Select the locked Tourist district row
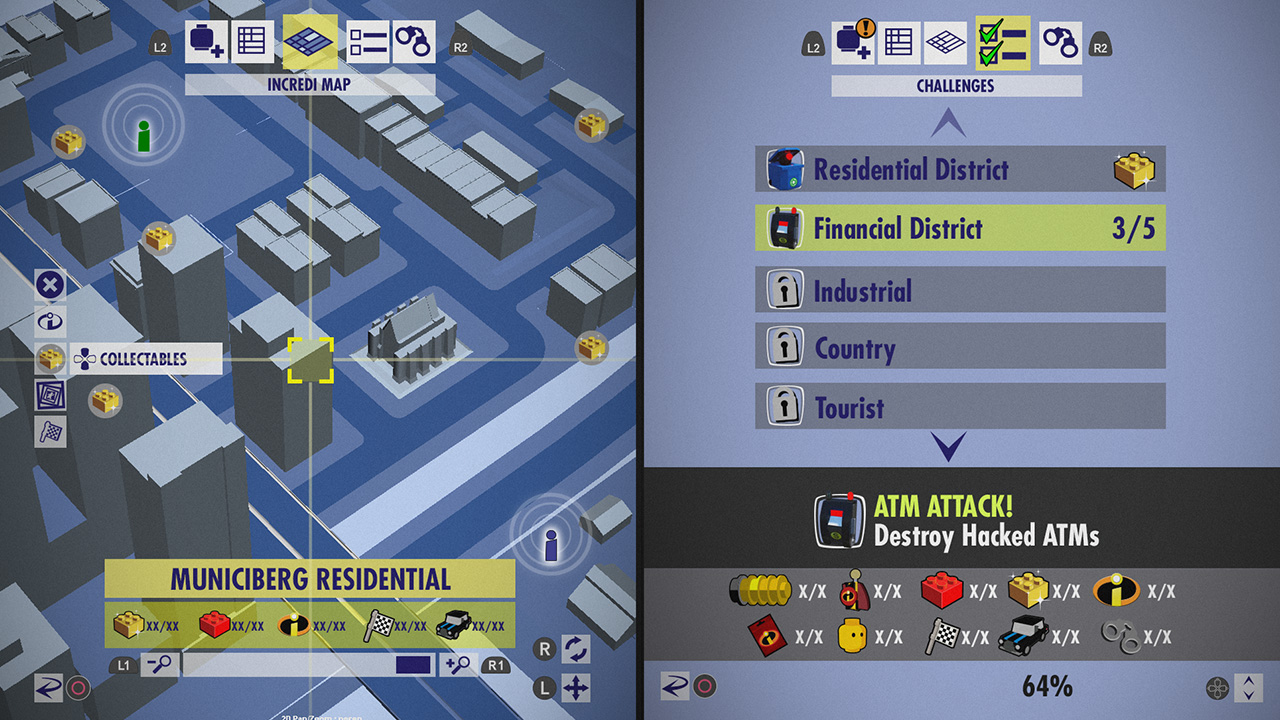Viewport: 1280px width, 720px height. [960, 407]
